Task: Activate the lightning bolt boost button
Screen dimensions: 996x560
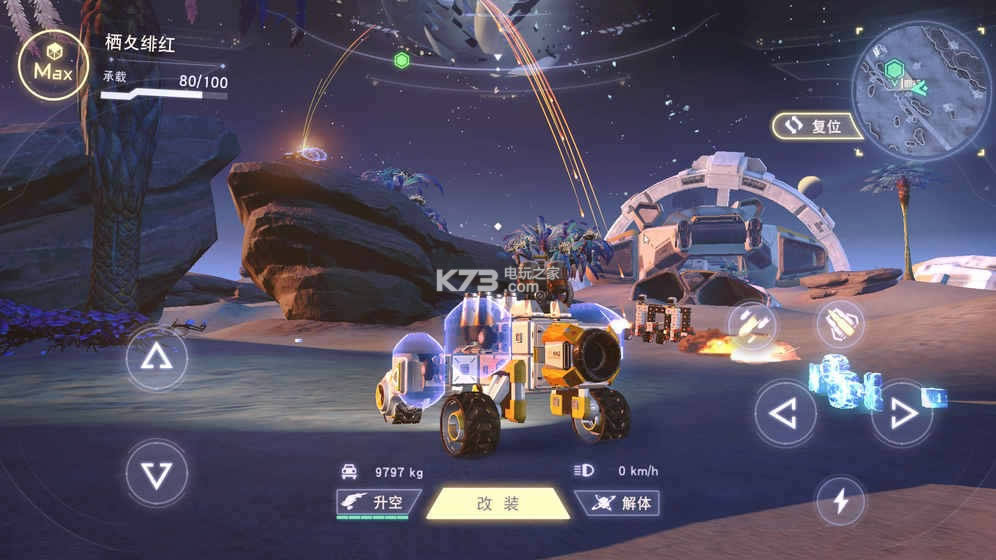Action: 841,500
